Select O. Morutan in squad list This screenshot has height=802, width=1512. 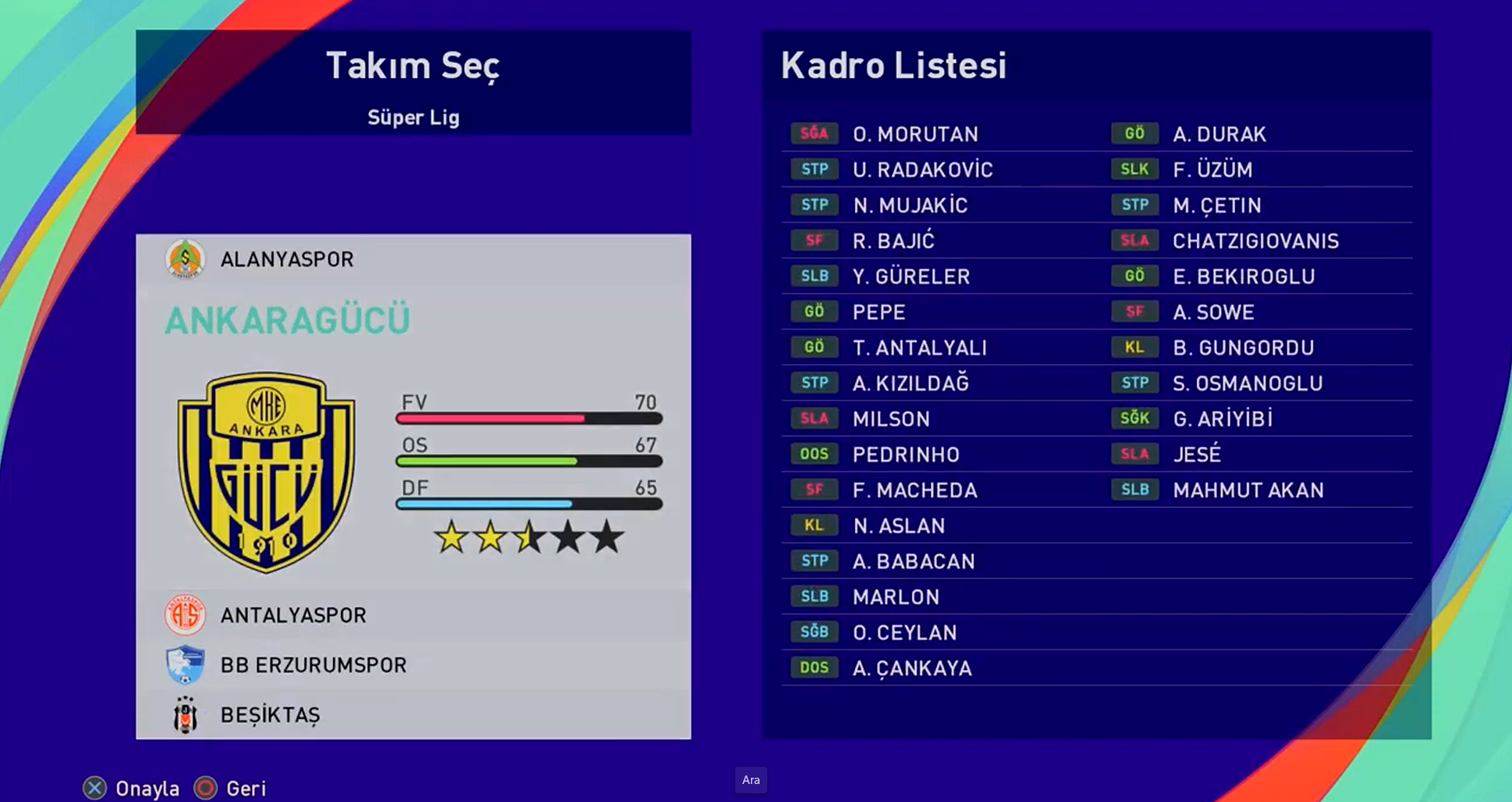(915, 134)
